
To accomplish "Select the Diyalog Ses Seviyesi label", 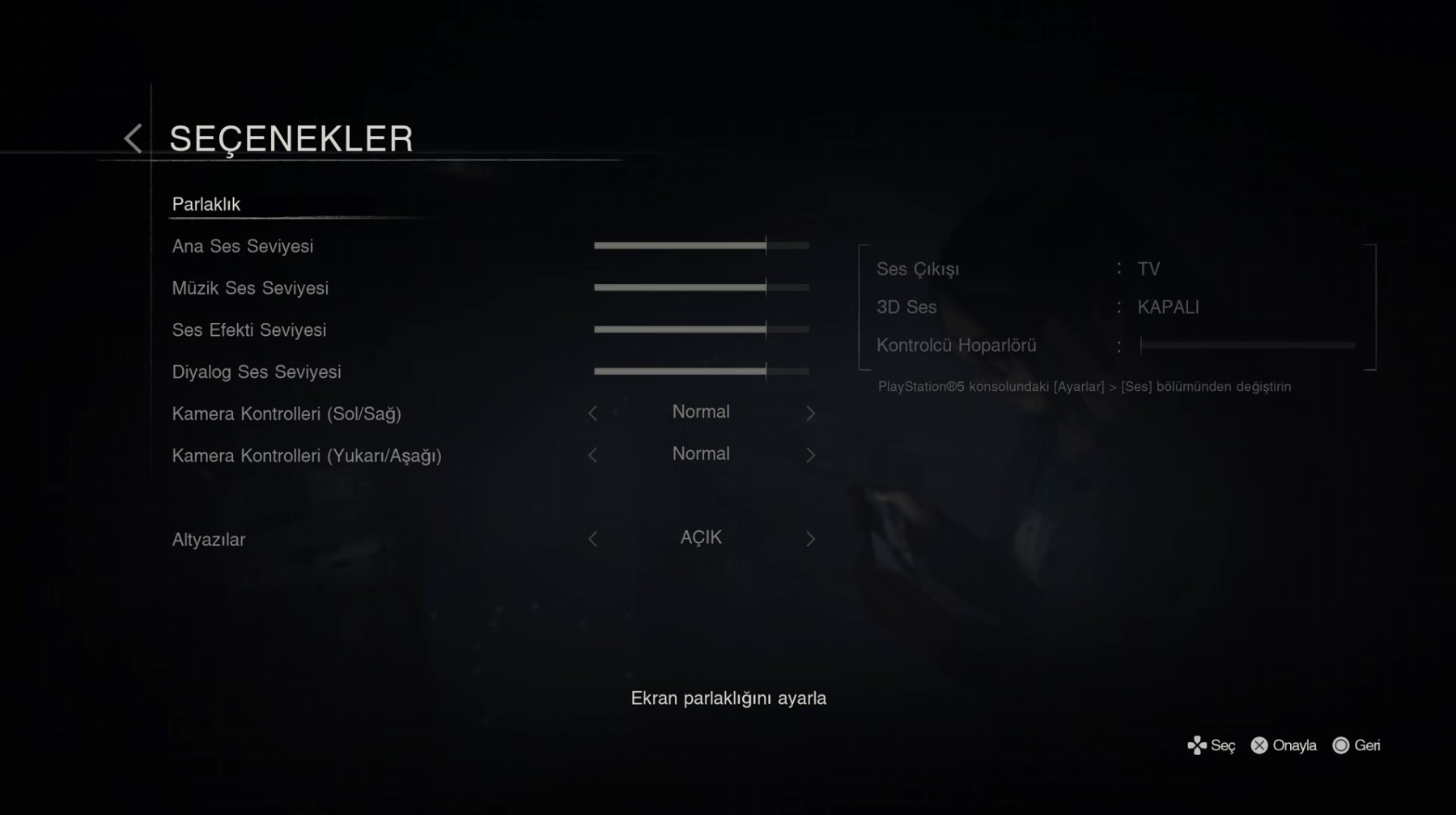I will tap(257, 372).
